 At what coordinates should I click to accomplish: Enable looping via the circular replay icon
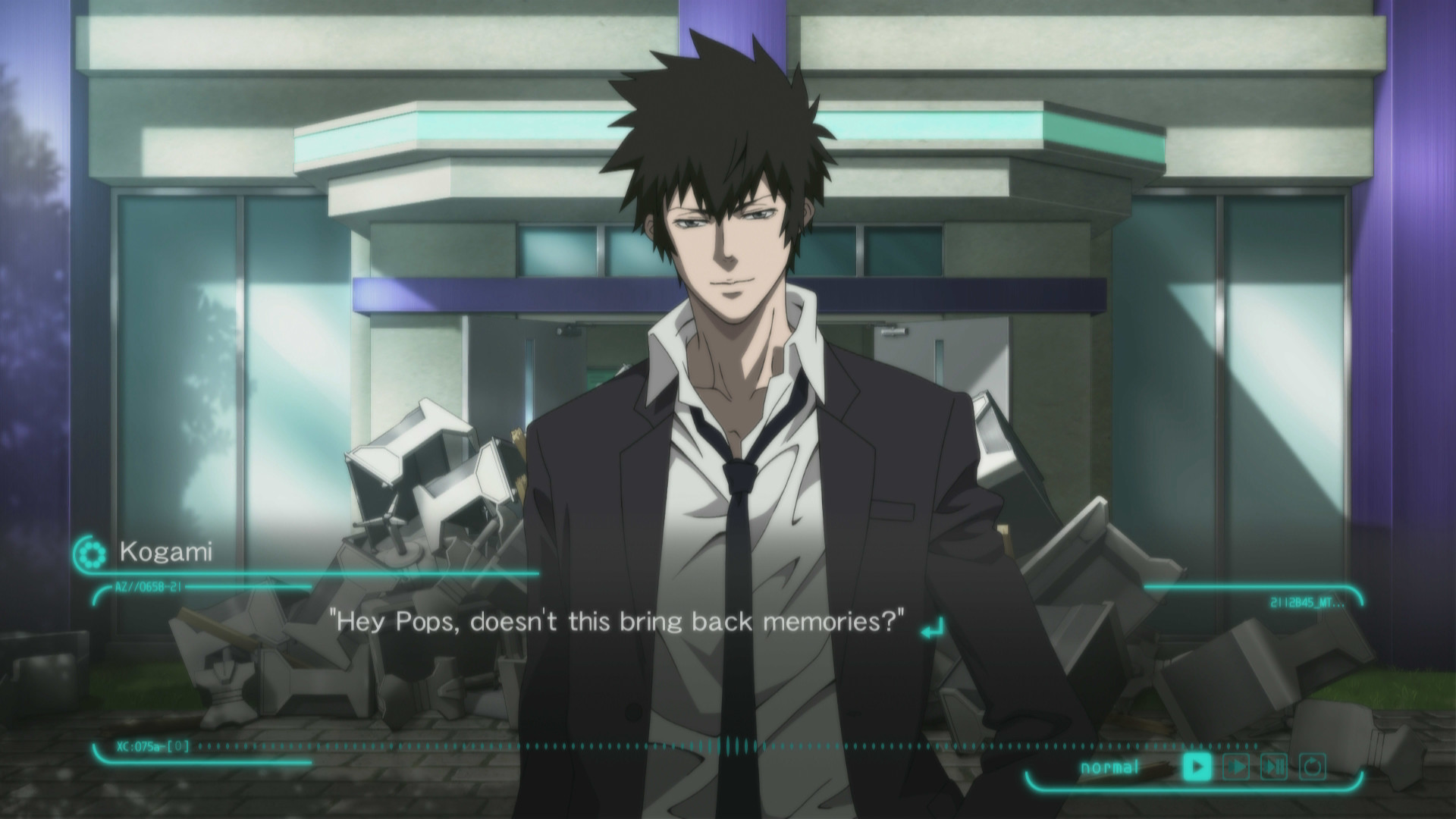click(1313, 764)
